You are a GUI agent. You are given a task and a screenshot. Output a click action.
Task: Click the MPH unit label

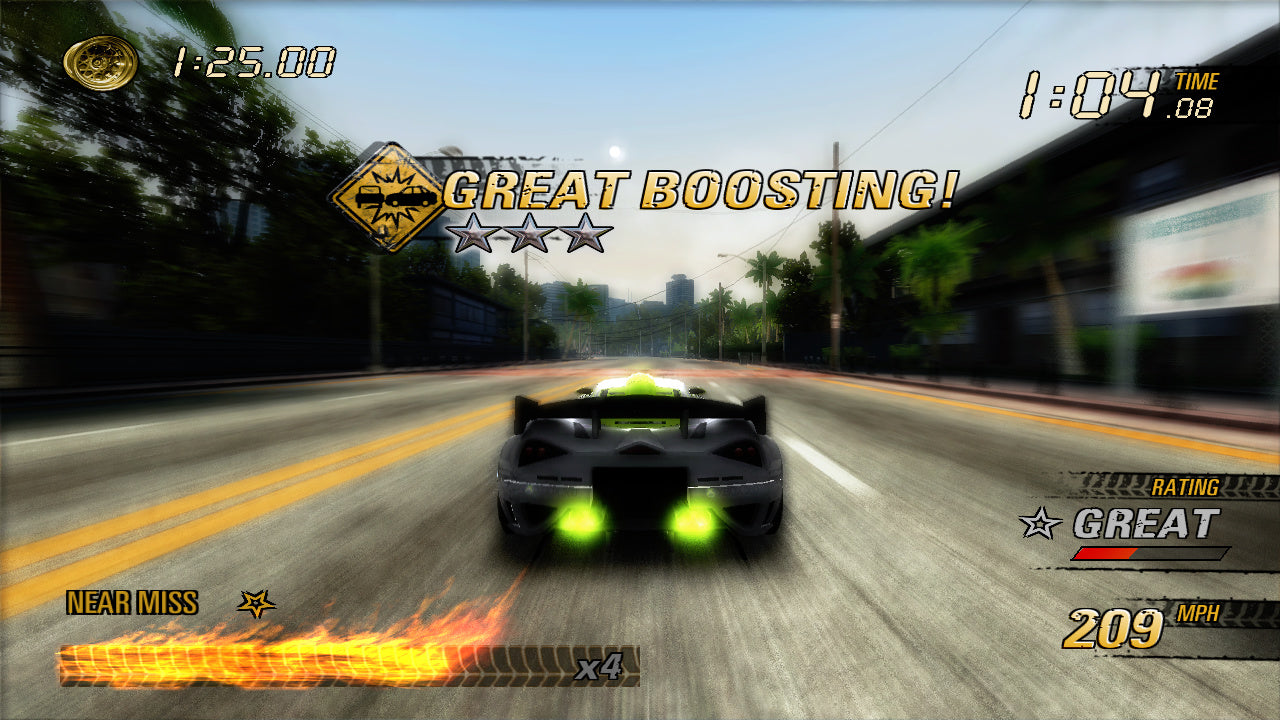(x=1197, y=612)
